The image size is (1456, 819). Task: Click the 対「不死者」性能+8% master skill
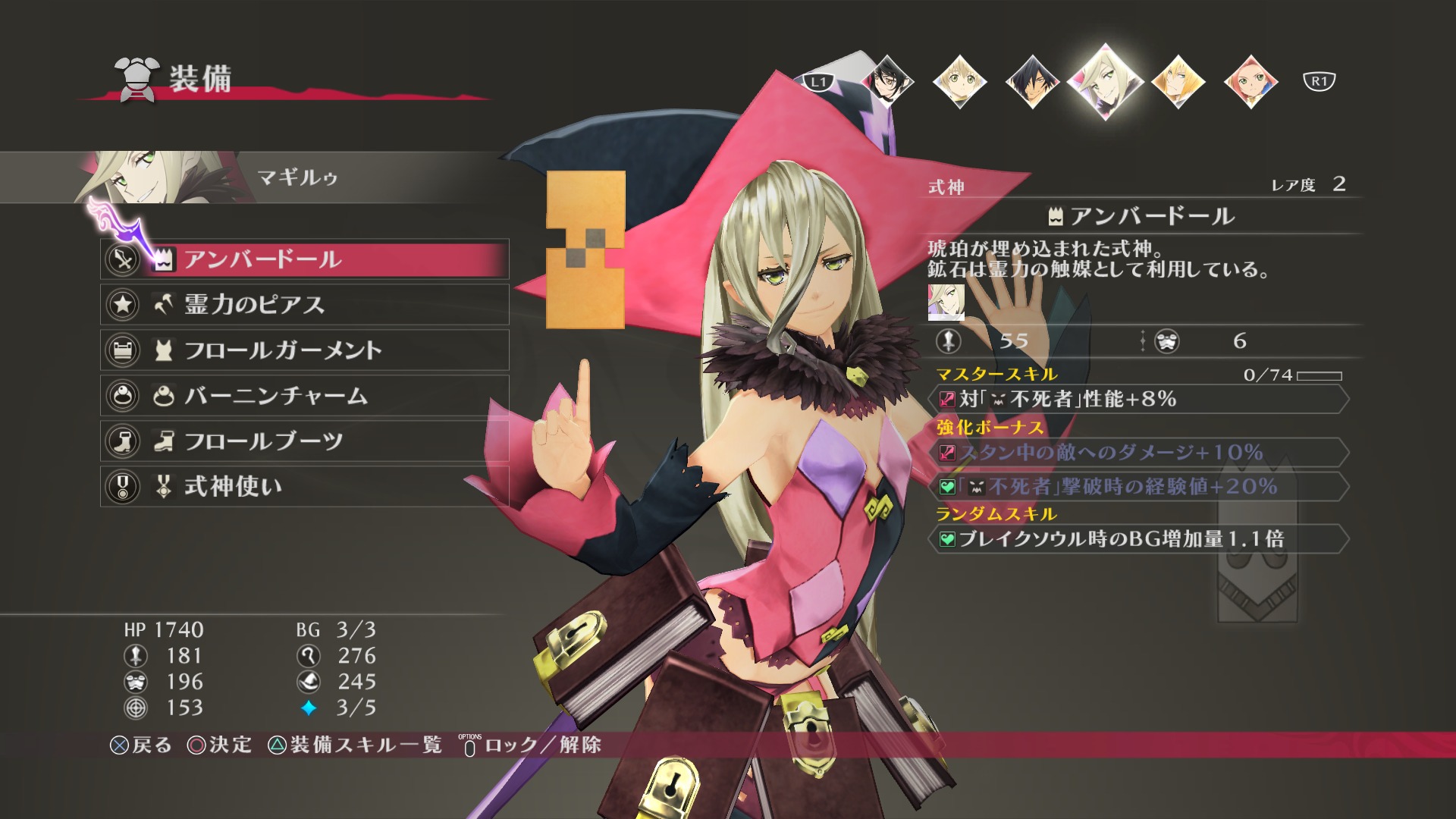pyautogui.click(x=1137, y=399)
